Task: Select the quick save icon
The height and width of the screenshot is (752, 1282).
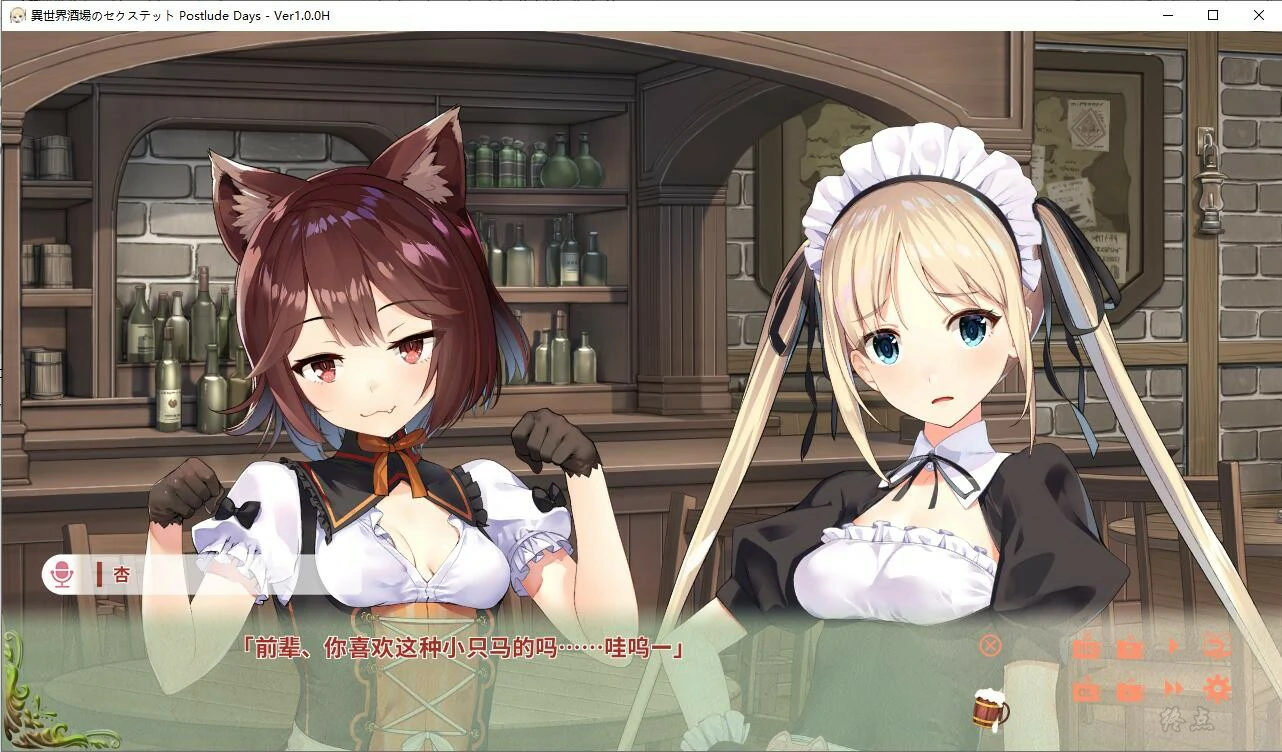Action: click(1086, 650)
